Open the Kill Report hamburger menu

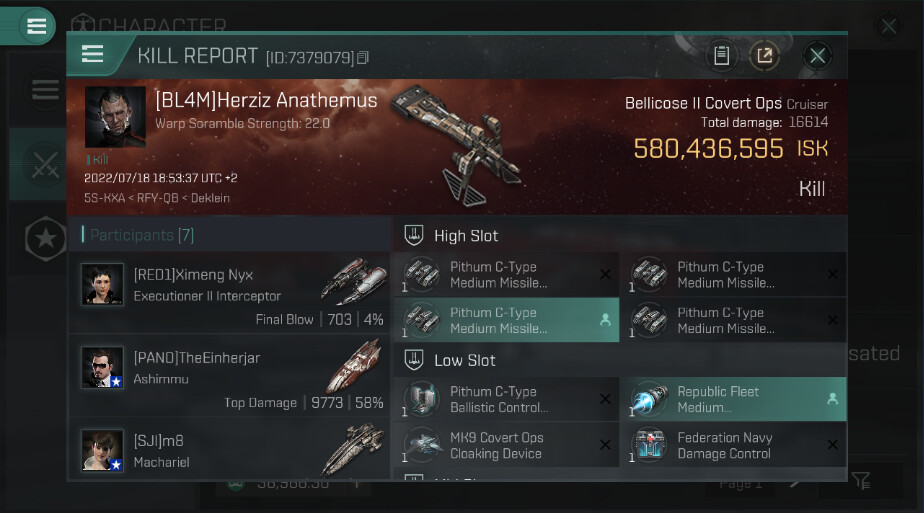point(93,55)
